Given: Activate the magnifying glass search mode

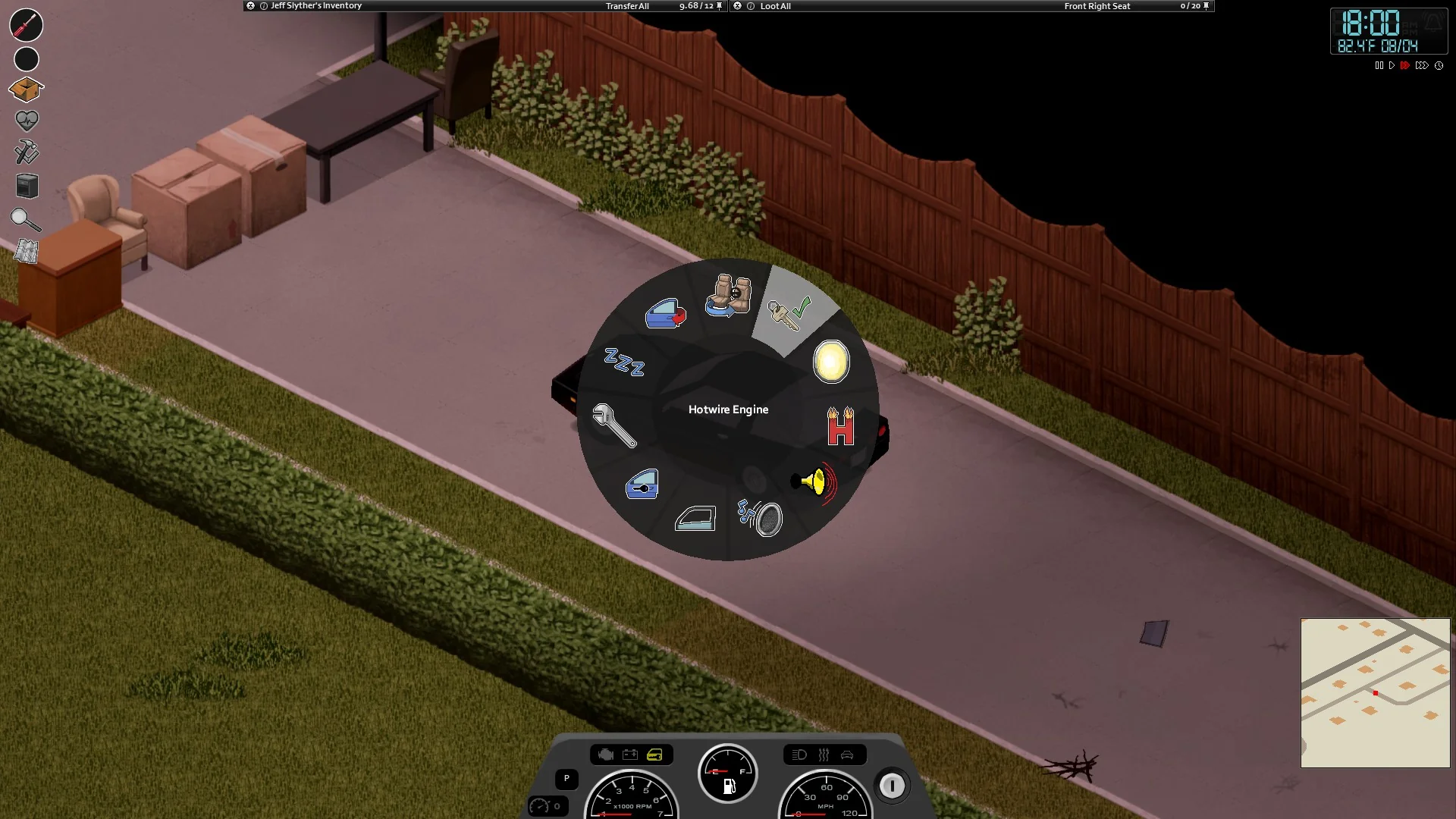Looking at the screenshot, I should (x=26, y=220).
